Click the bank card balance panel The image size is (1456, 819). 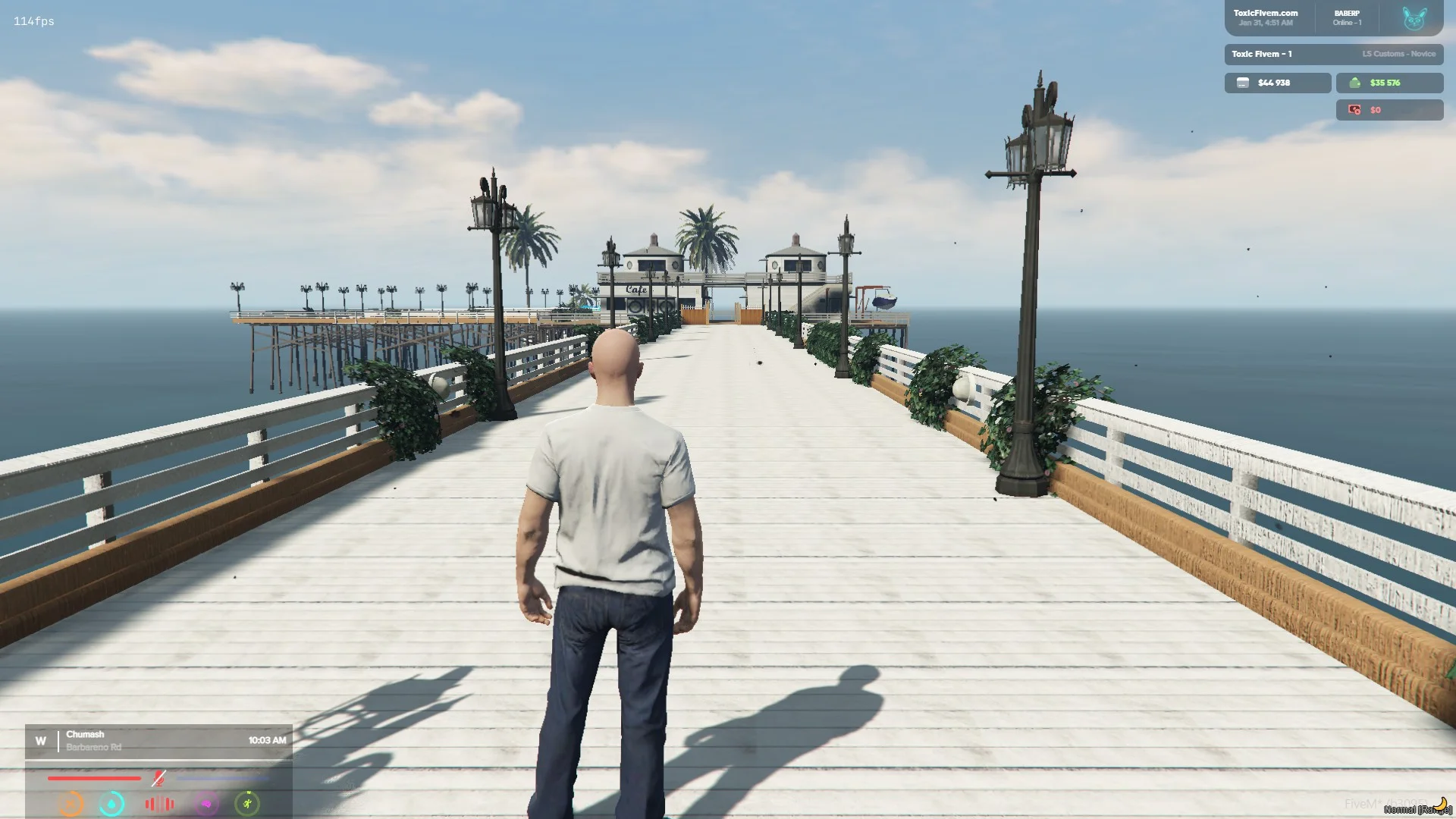tap(1277, 83)
